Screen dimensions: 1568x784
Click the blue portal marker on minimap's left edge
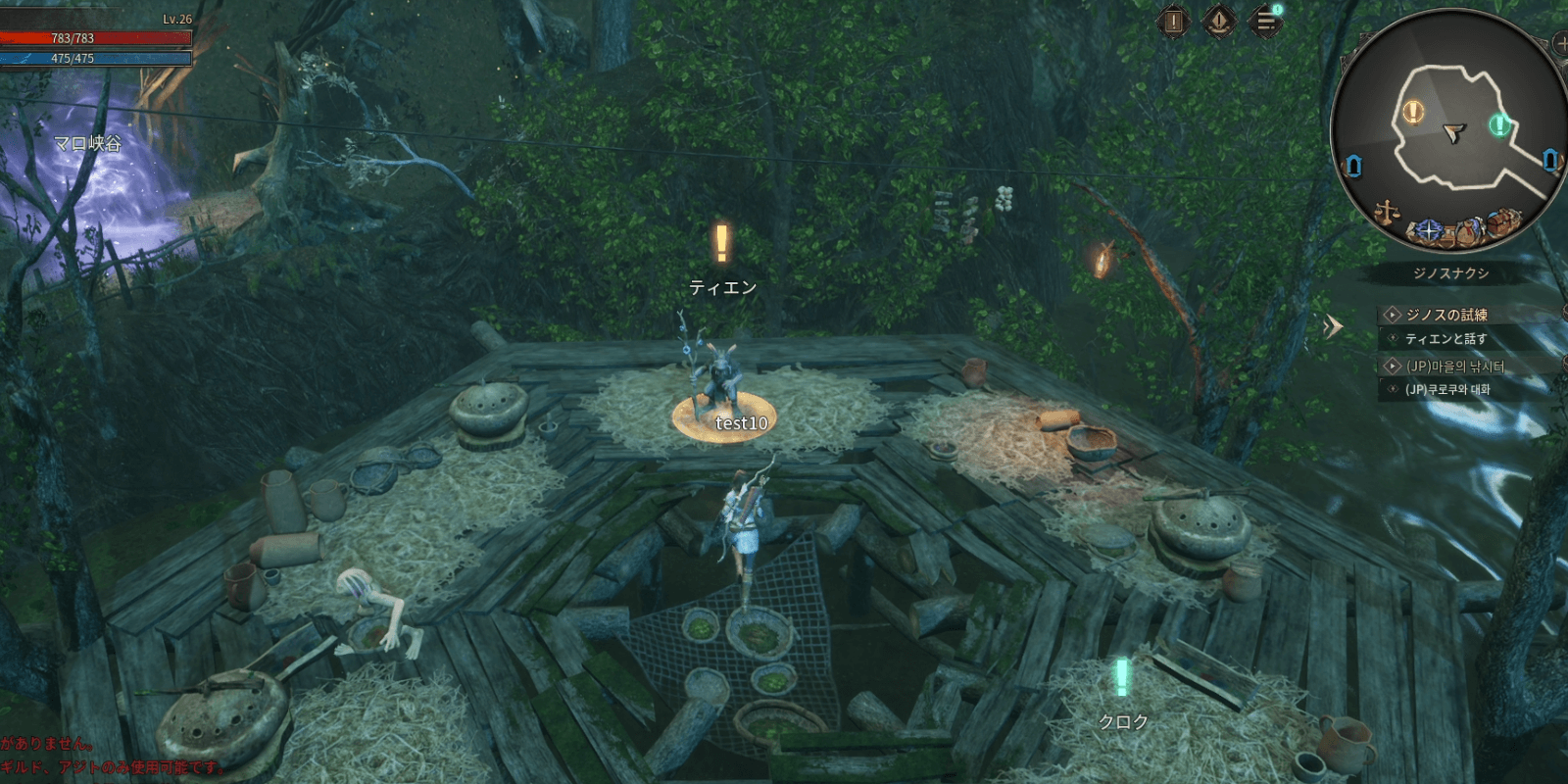click(1354, 166)
